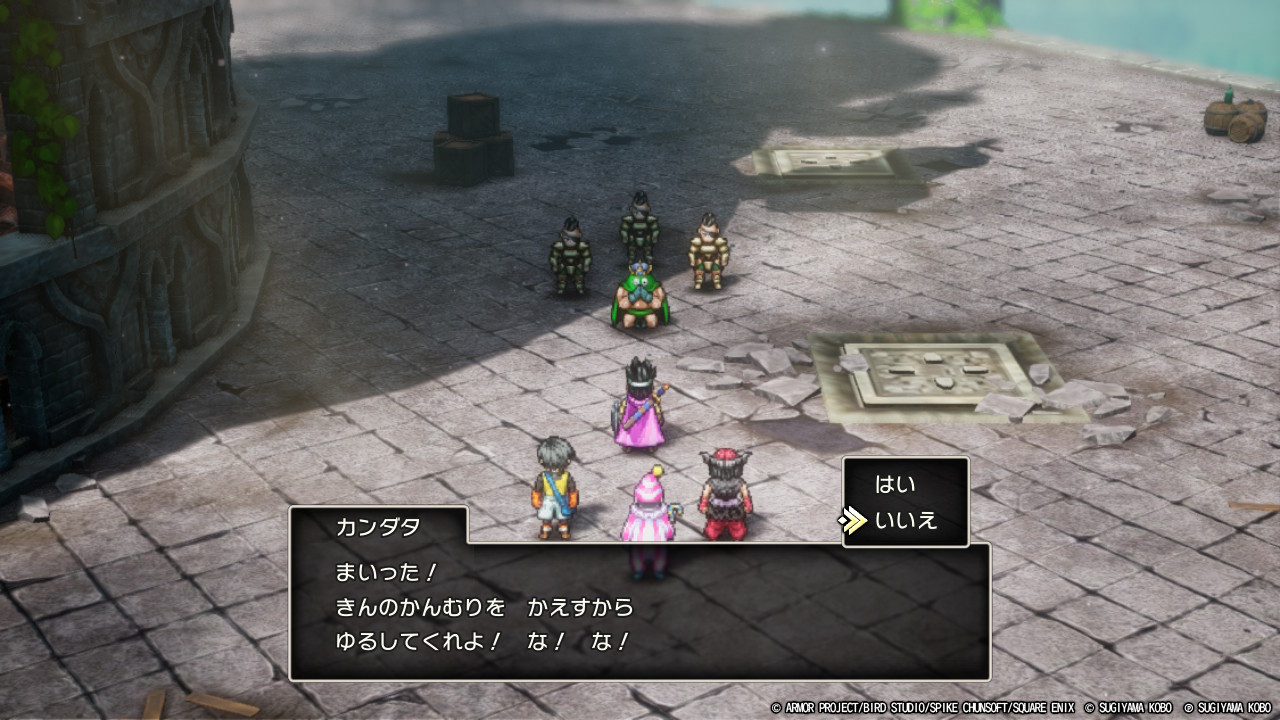This screenshot has width=1280, height=720.
Task: Select the いいえ (No) reply
Action: tap(905, 521)
